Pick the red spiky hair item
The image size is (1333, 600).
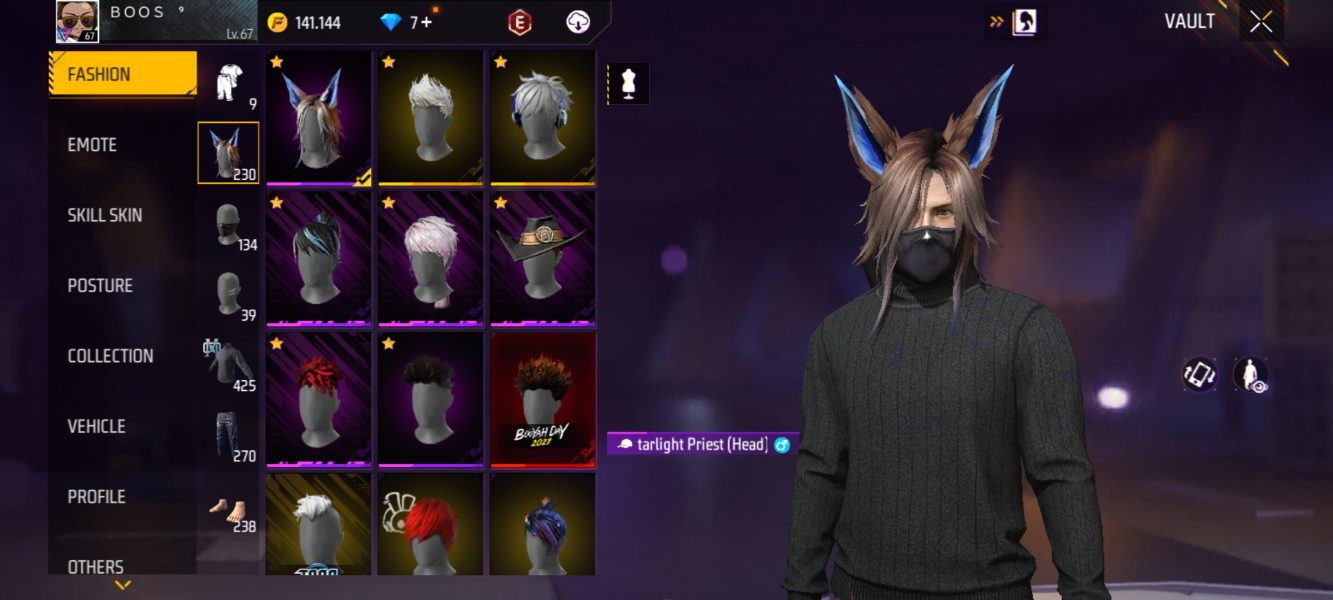319,399
